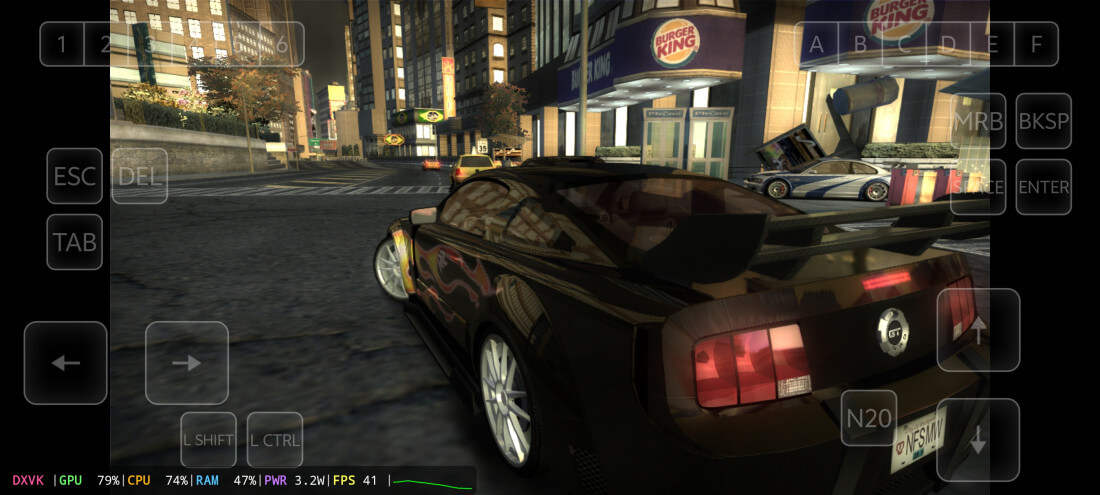Hit the TAB overlay button

pos(75,242)
